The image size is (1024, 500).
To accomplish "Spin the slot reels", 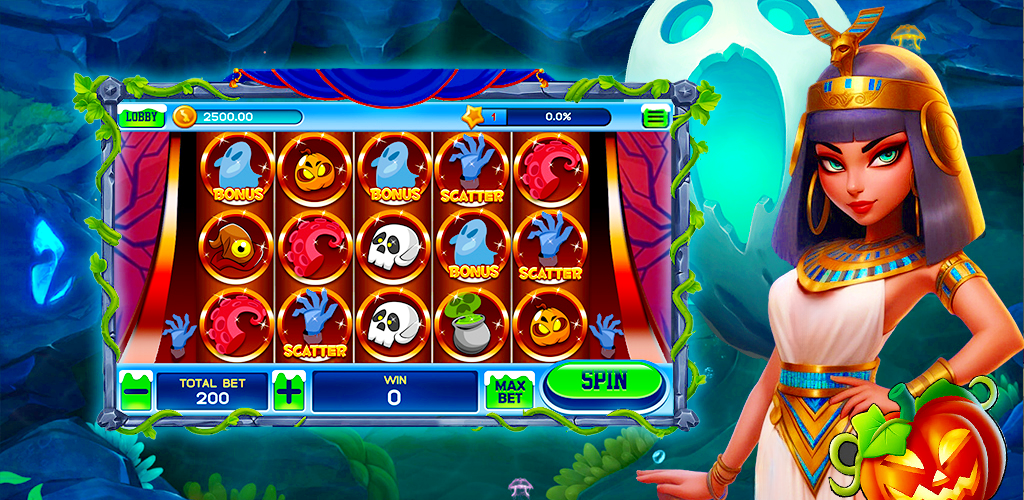I will point(603,381).
